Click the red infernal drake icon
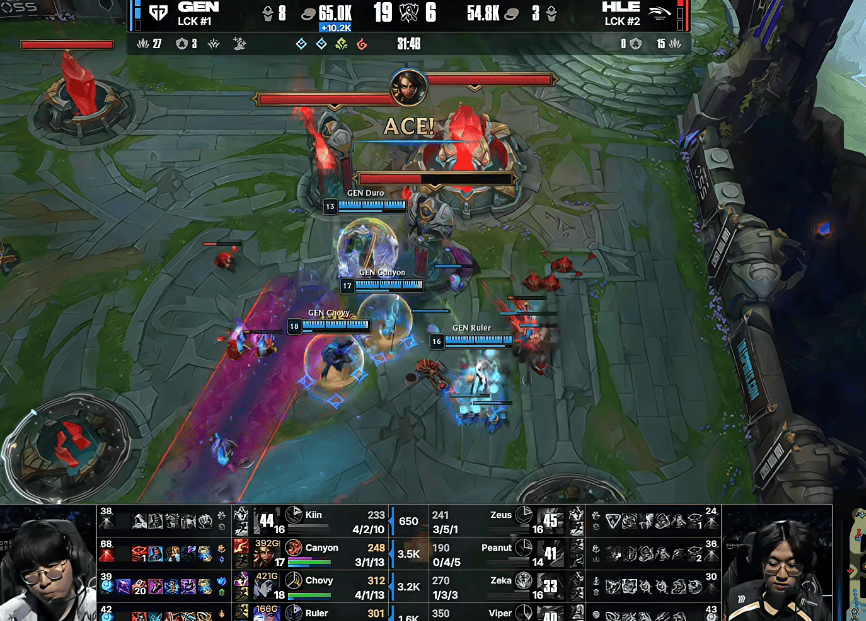This screenshot has height=621, width=866. 361,44
